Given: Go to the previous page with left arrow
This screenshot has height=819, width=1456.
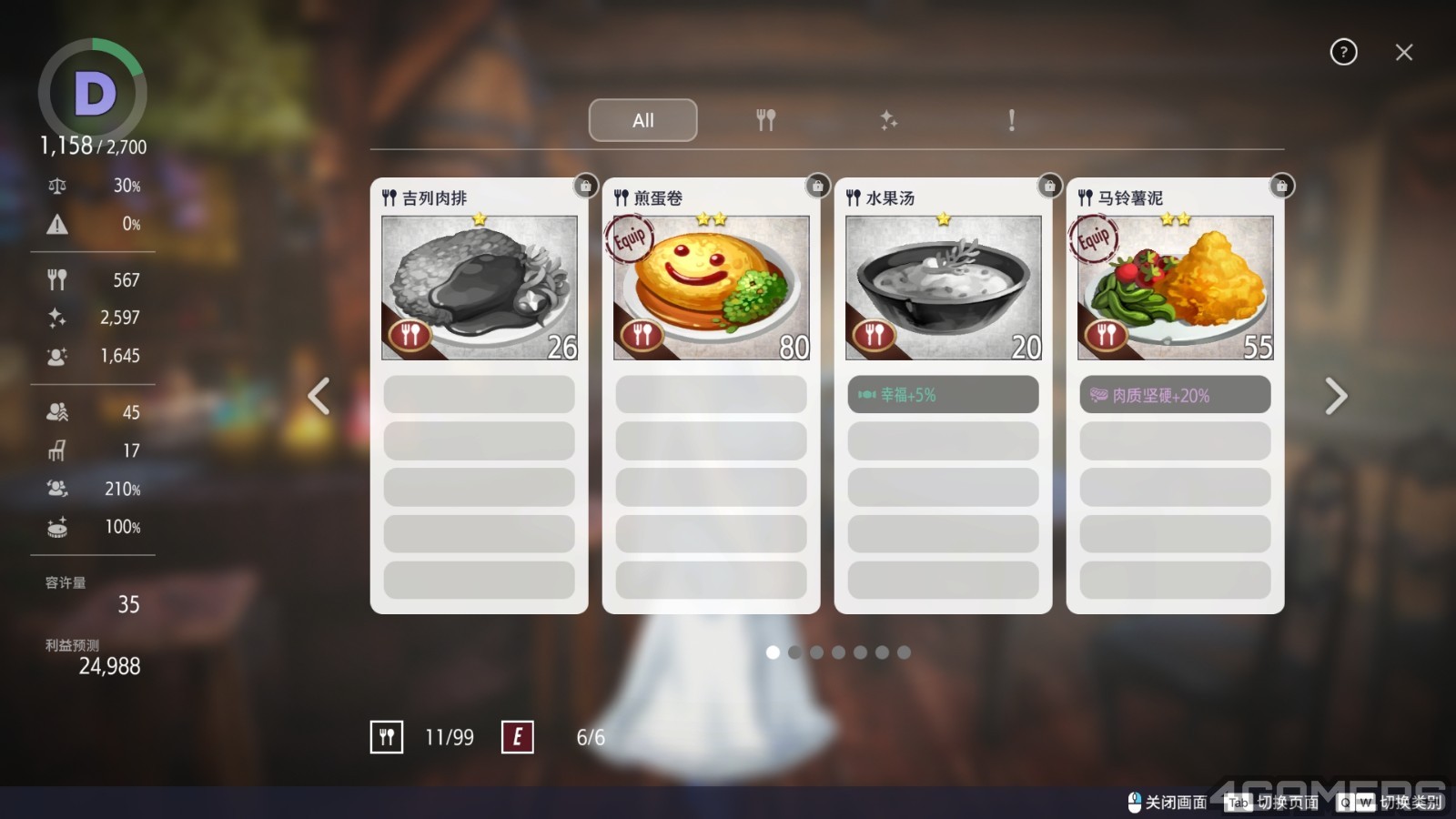Looking at the screenshot, I should tap(318, 396).
